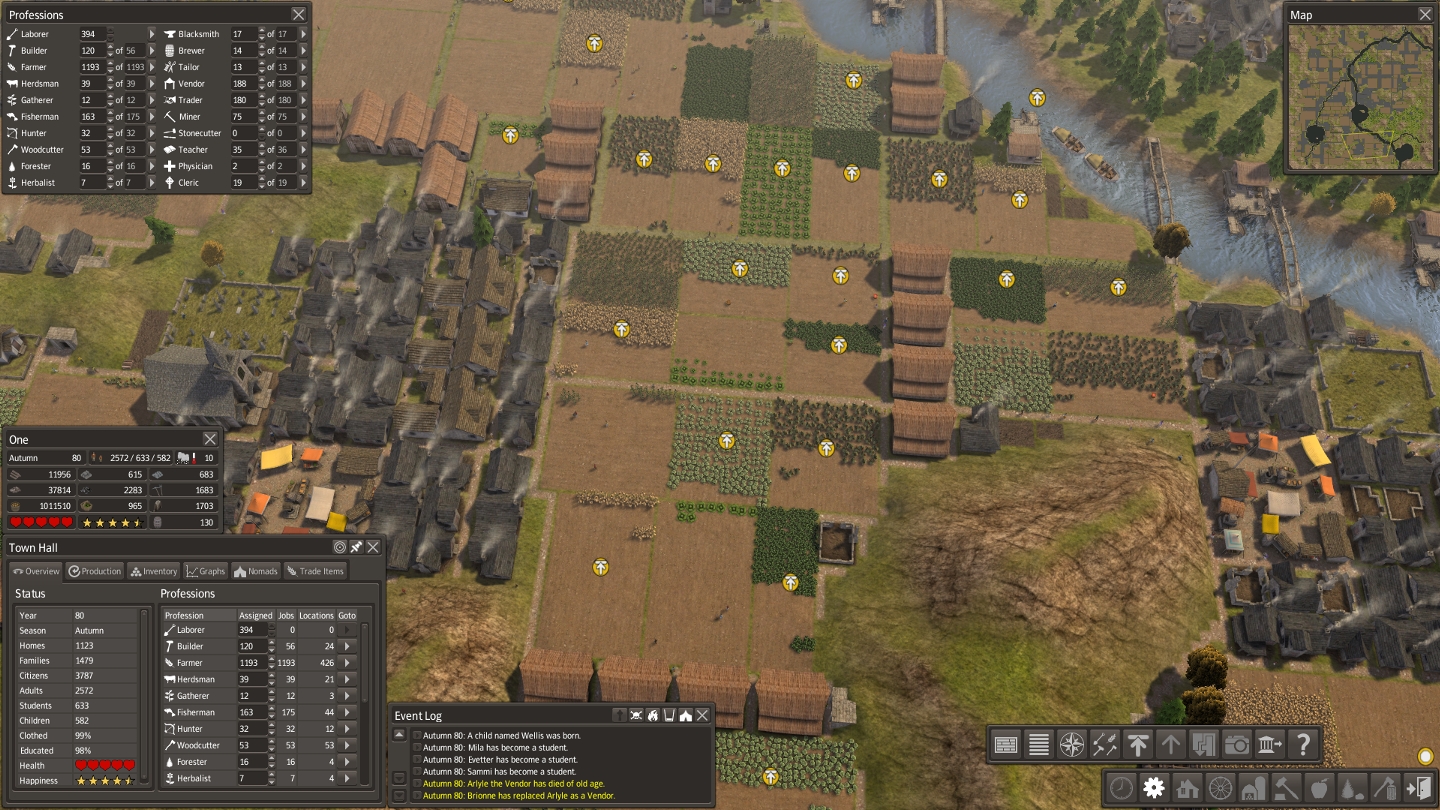
Task: Pin the Town Hall window
Action: (356, 547)
